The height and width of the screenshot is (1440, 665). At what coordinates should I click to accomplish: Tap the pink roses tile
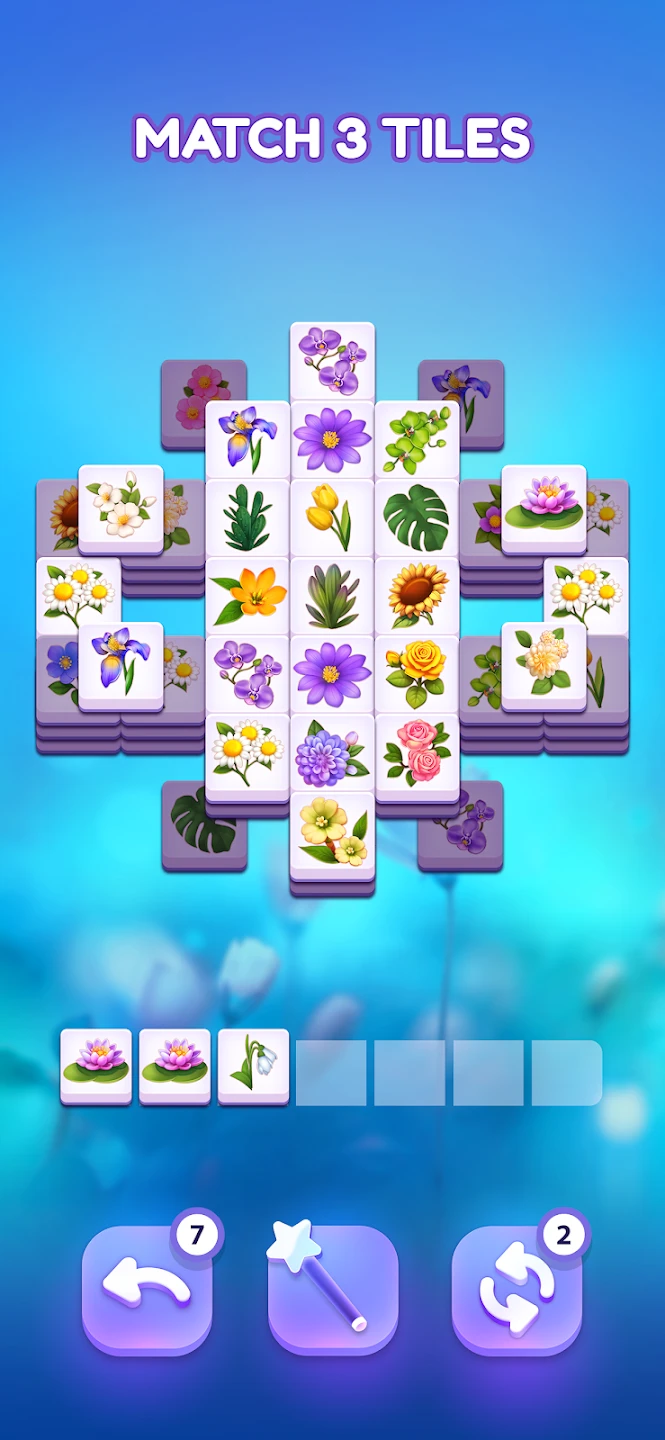pyautogui.click(x=417, y=751)
